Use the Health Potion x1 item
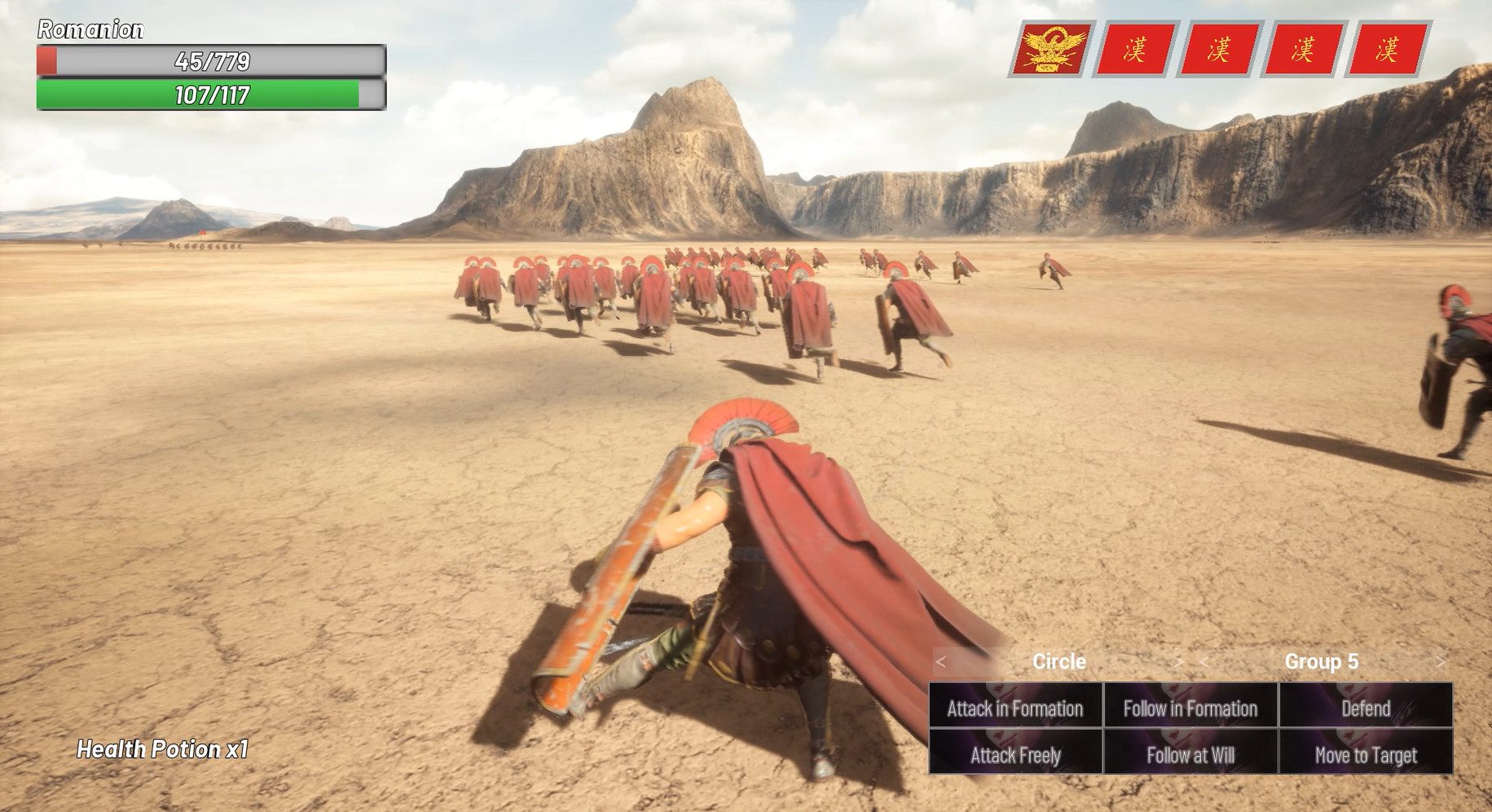 (x=162, y=749)
